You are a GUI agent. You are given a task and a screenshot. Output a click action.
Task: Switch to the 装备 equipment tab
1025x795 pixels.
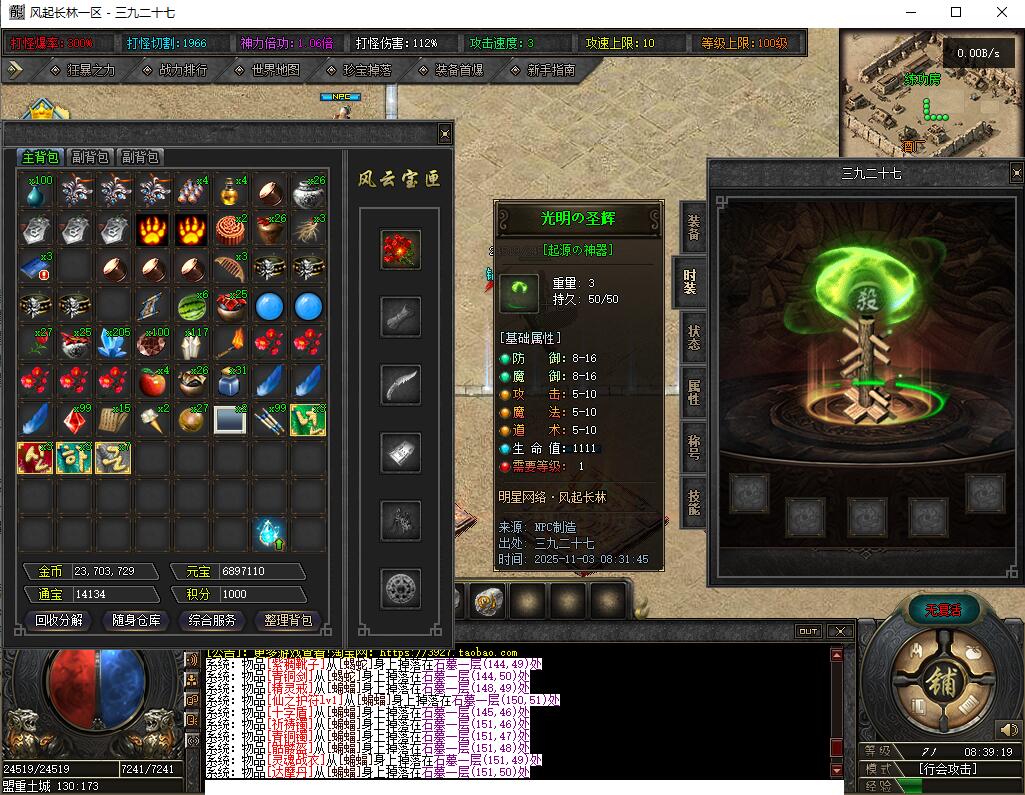point(692,227)
